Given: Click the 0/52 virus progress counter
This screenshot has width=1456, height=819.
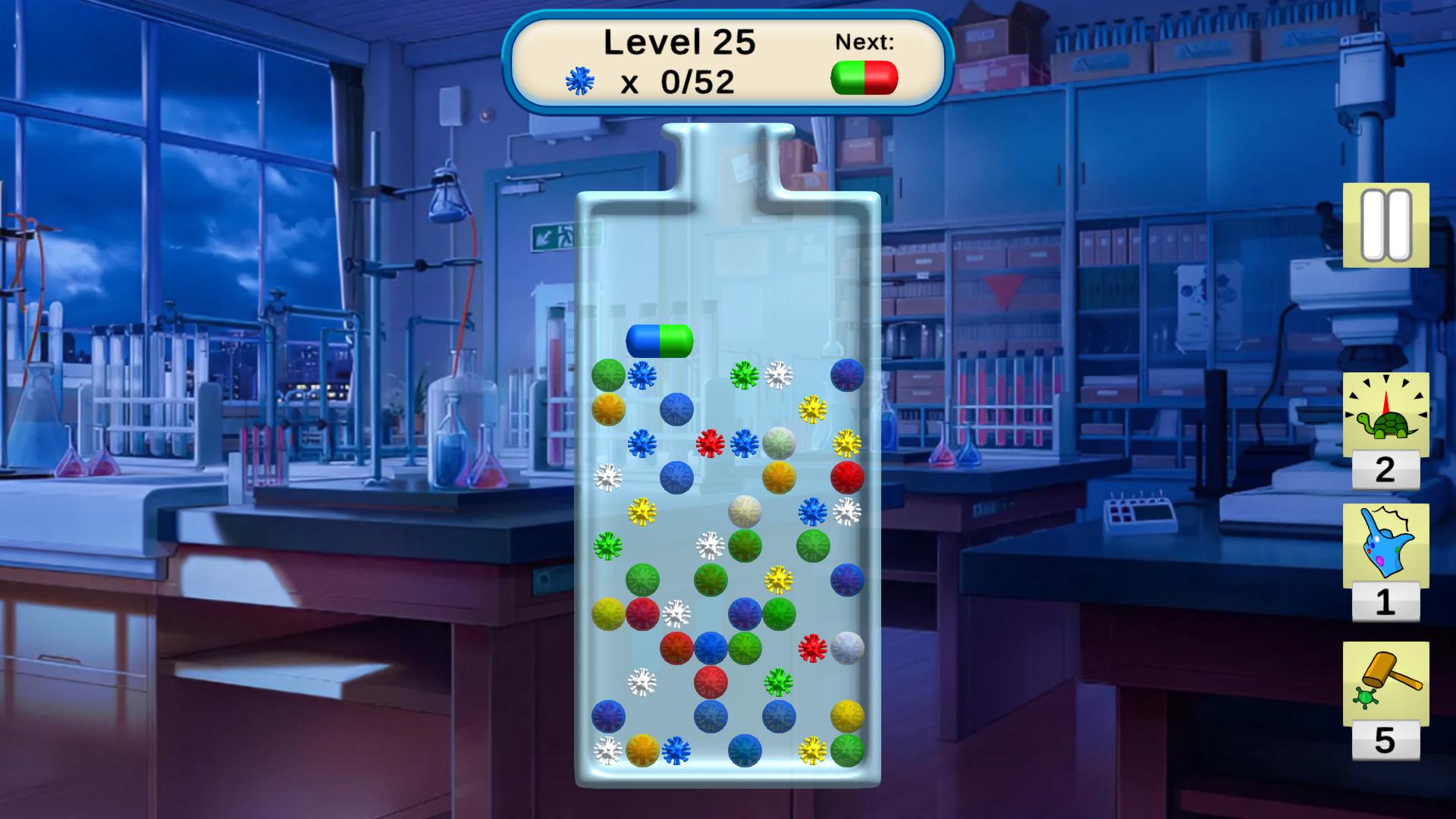Looking at the screenshot, I should [698, 82].
